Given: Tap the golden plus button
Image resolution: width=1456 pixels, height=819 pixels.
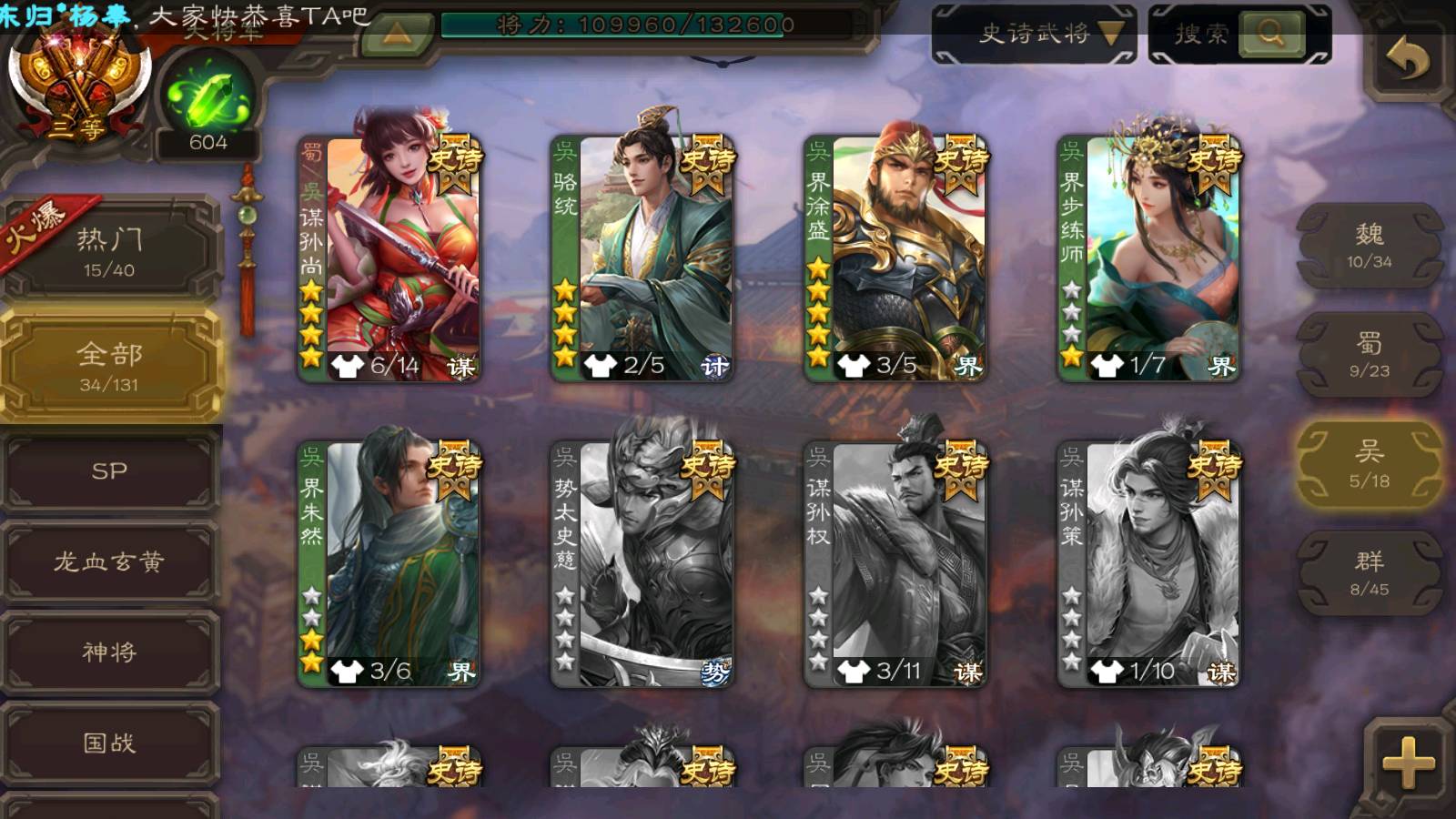Looking at the screenshot, I should coord(1407,761).
